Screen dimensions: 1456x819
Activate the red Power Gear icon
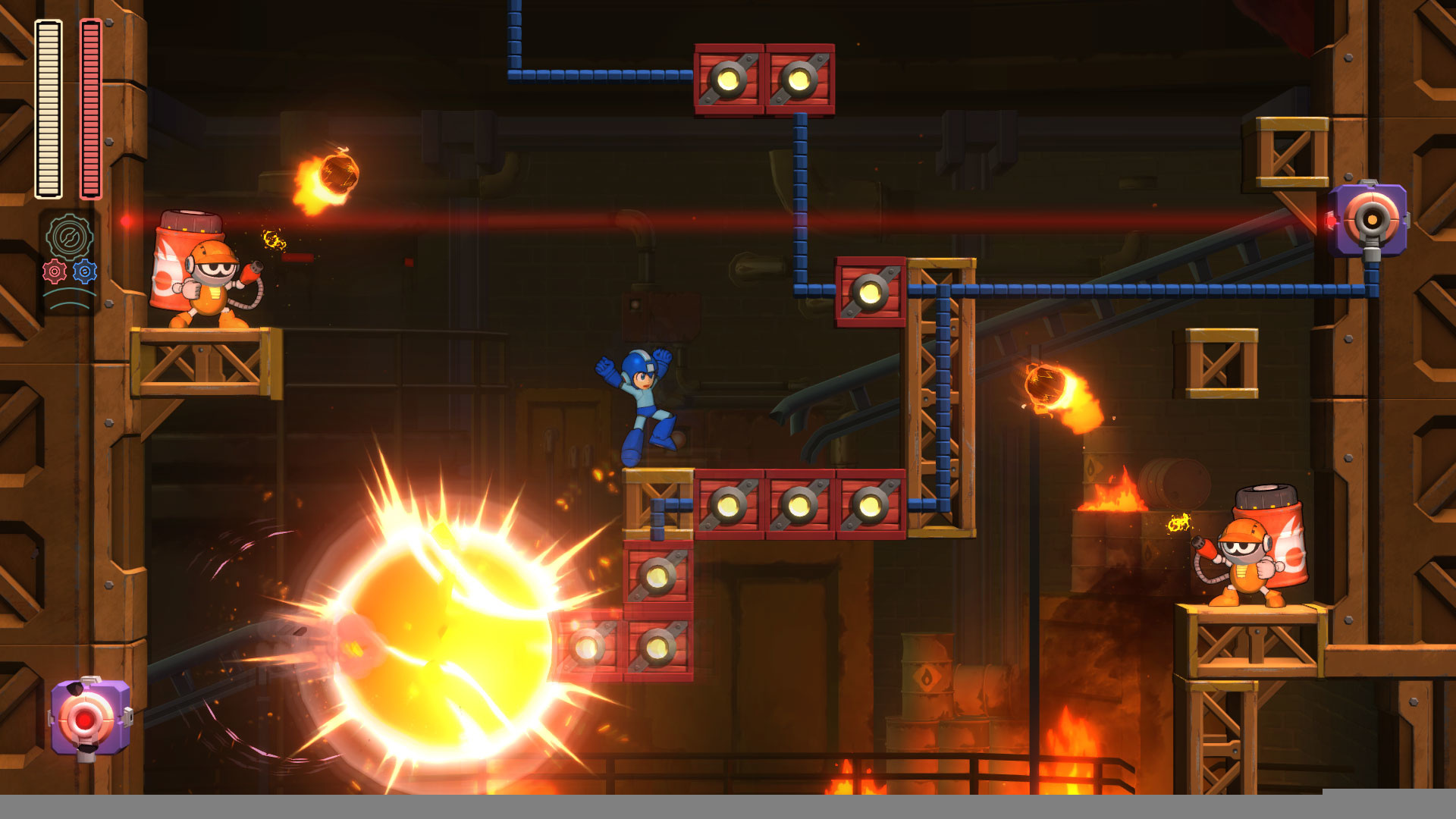point(54,270)
